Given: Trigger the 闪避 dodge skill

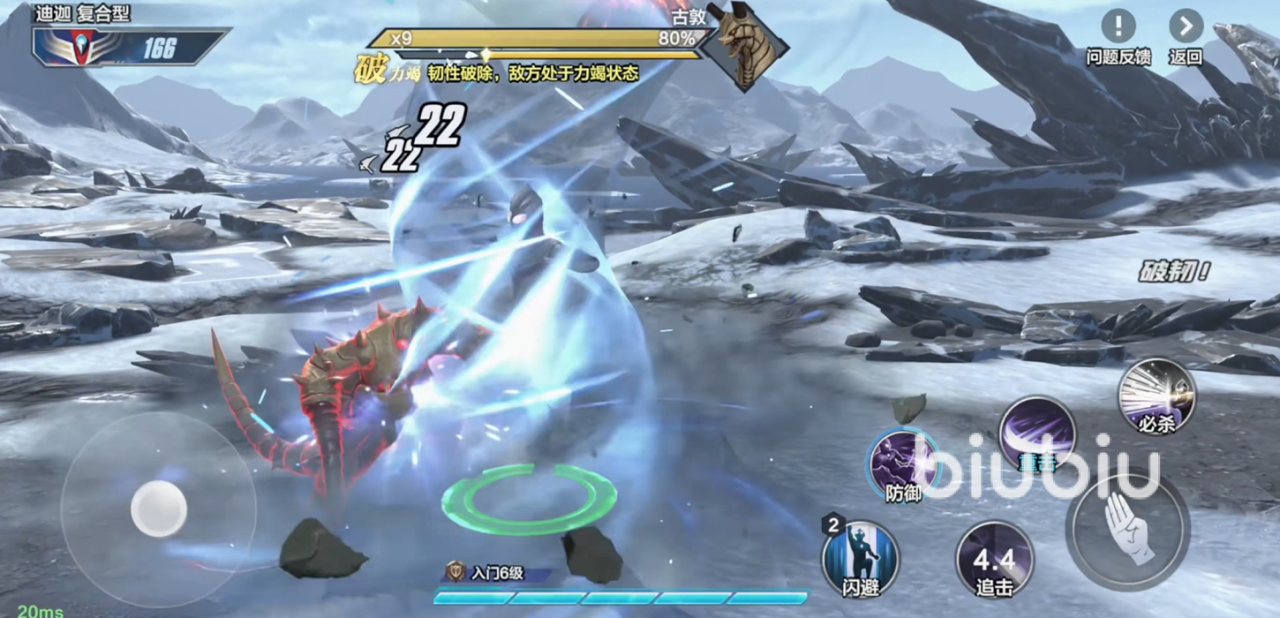Looking at the screenshot, I should pos(860,559).
